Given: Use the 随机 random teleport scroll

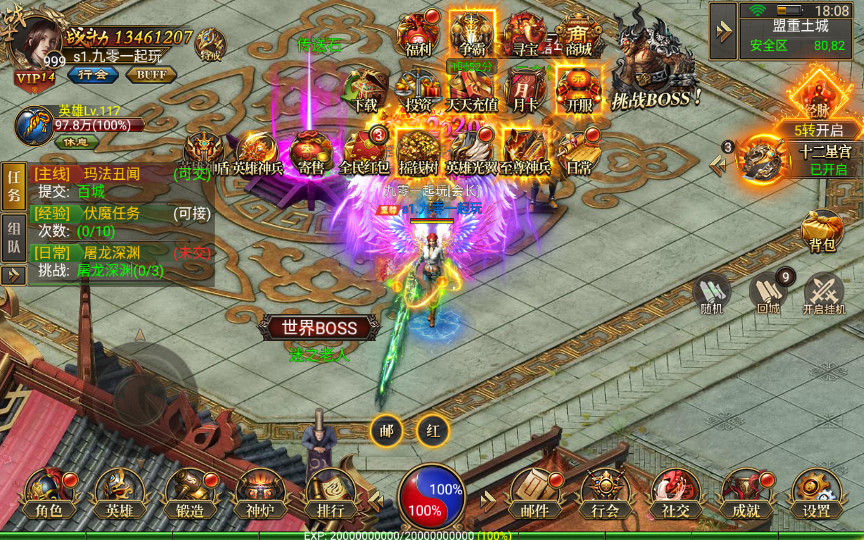Looking at the screenshot, I should click(711, 293).
